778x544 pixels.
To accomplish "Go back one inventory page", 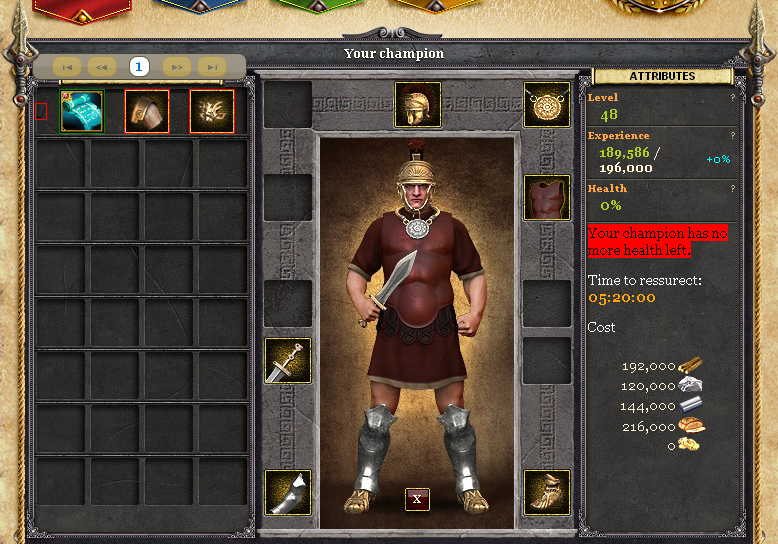I will coord(102,67).
